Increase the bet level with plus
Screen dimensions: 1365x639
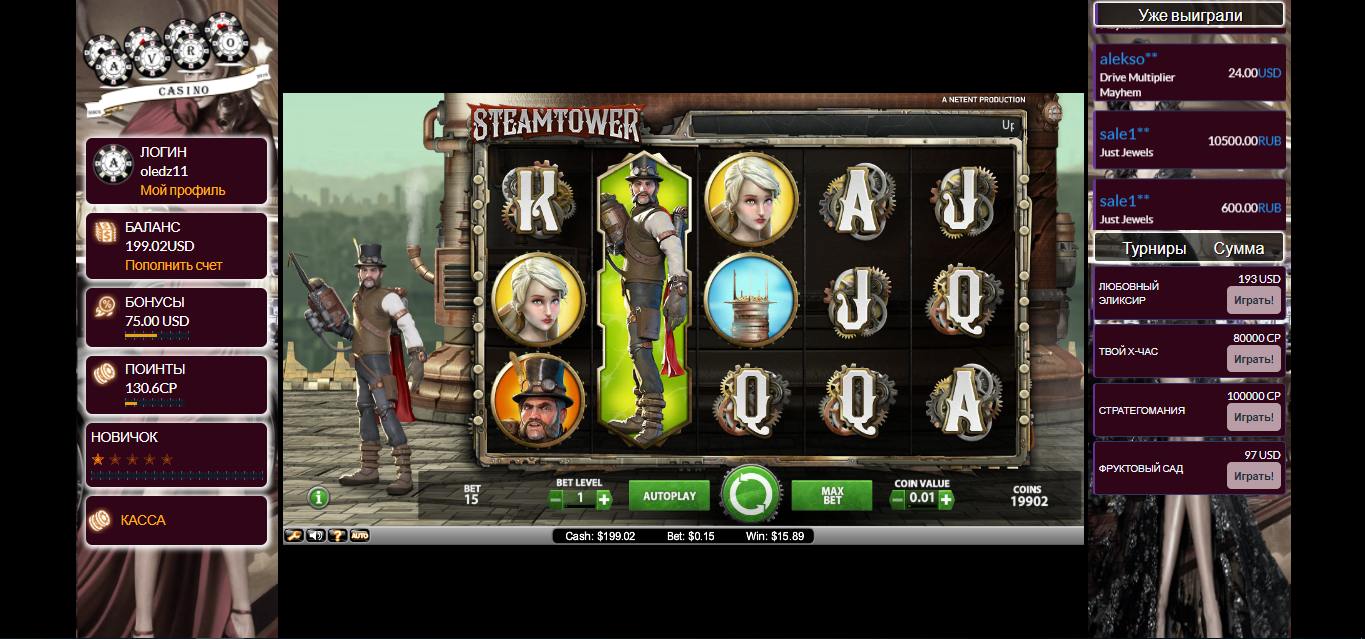pyautogui.click(x=604, y=499)
